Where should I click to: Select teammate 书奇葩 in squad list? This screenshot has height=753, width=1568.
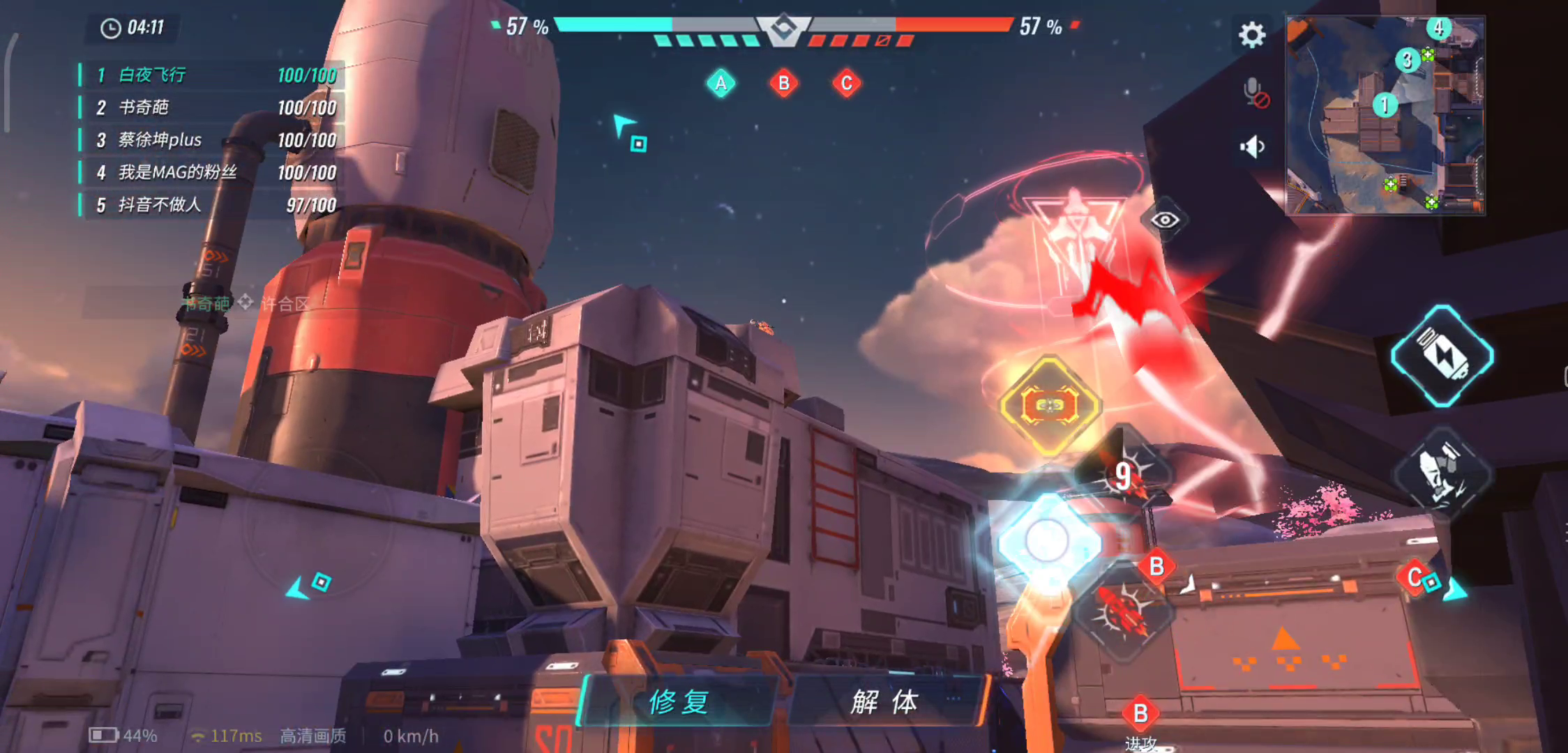pos(209,107)
